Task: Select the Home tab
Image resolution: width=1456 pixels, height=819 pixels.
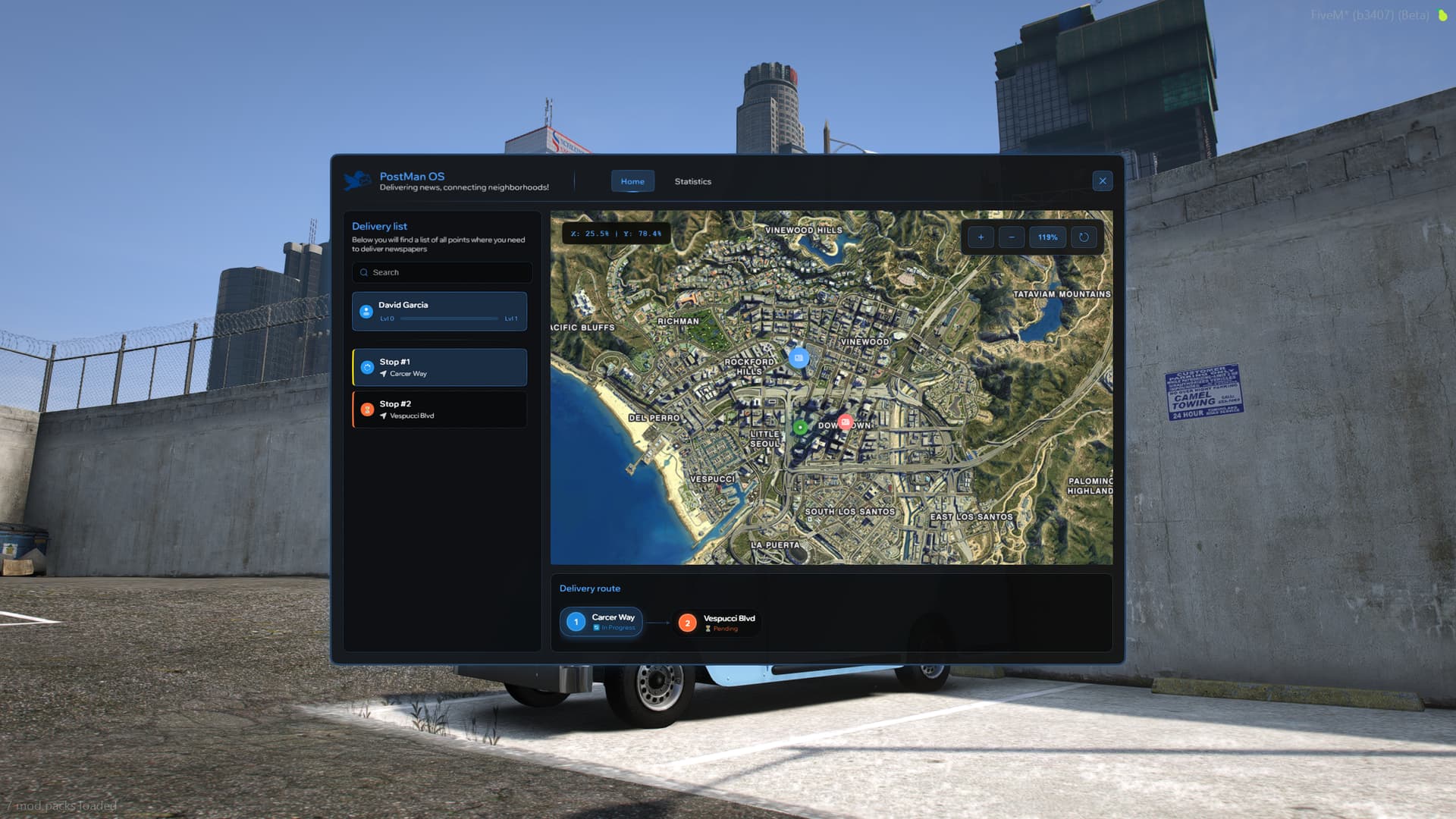Action: point(632,181)
